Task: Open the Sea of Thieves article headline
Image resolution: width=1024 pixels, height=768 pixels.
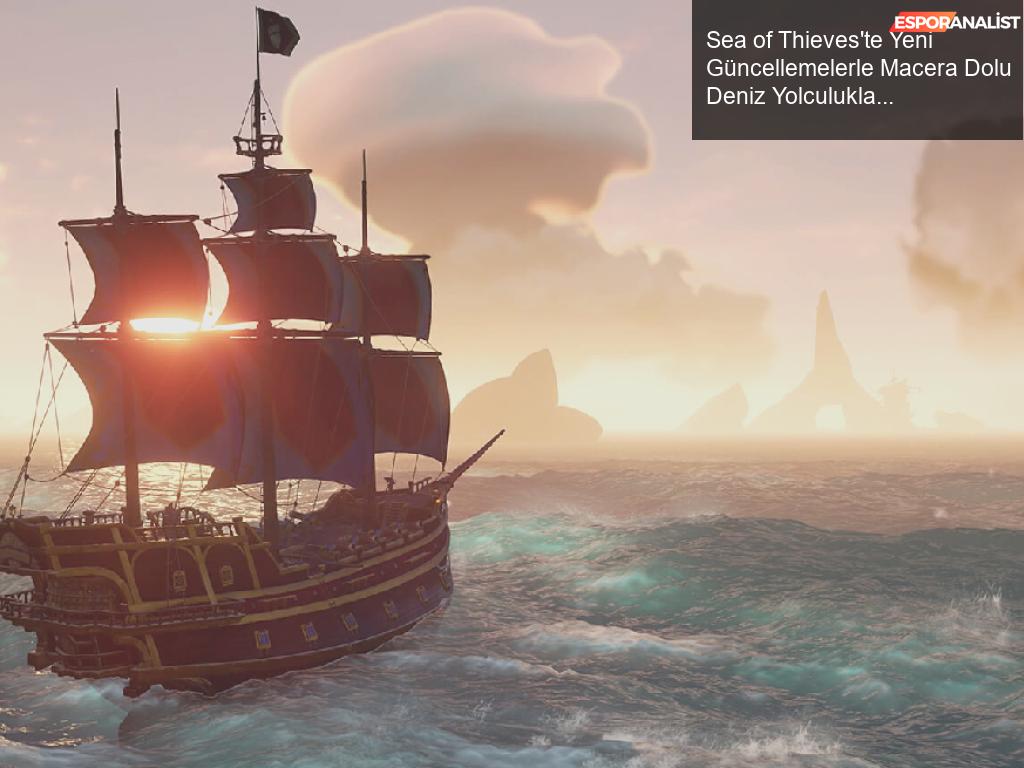Action: (857, 69)
